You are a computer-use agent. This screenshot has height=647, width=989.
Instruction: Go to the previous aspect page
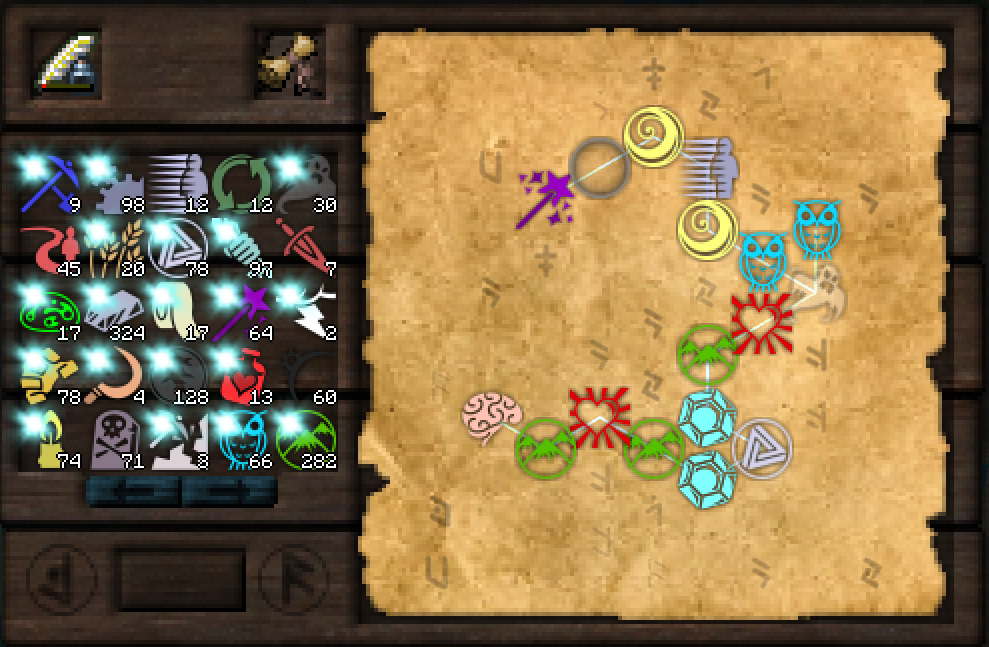click(x=132, y=491)
